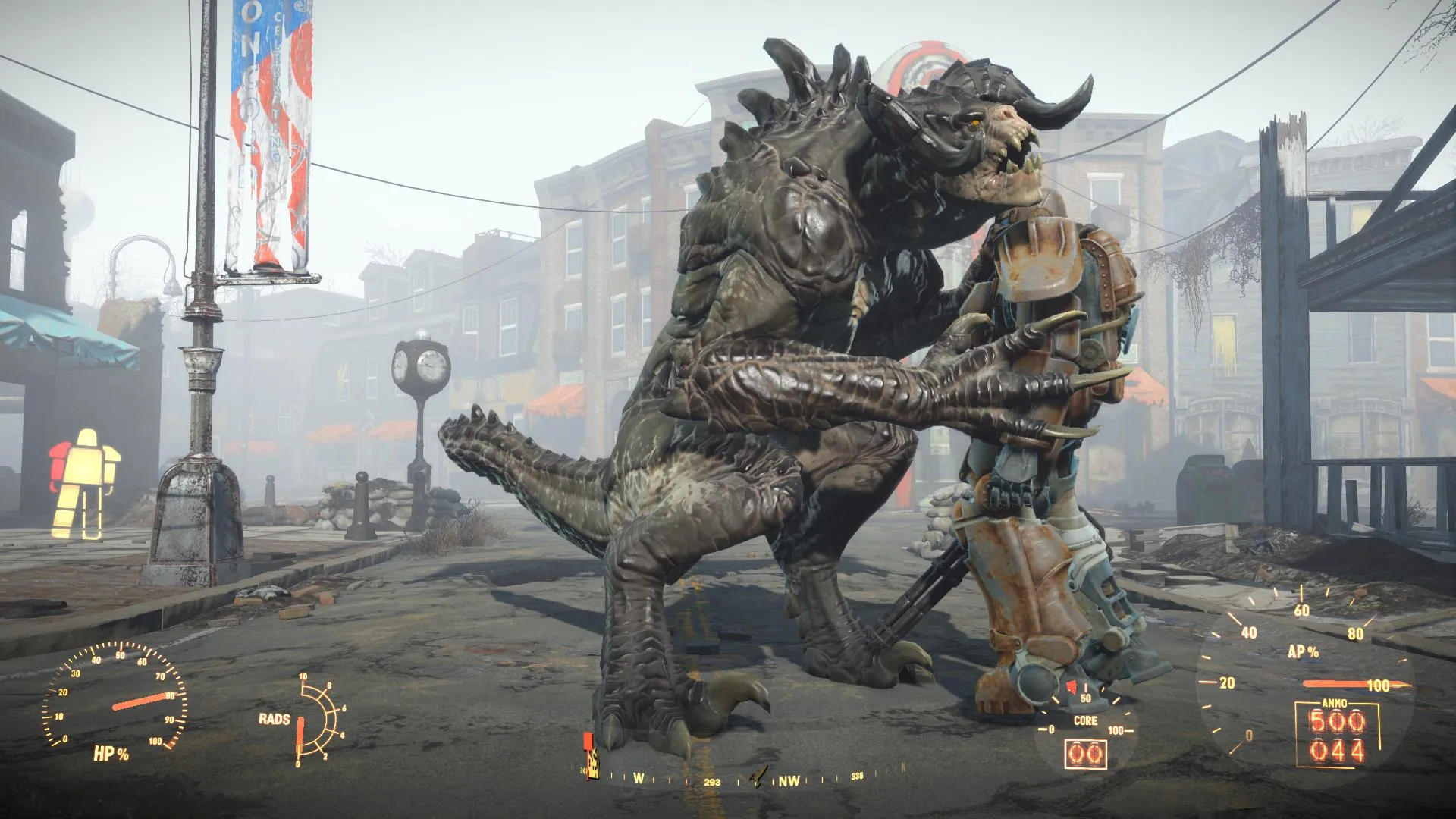Select the red enemy marker on the compass
The image size is (1456, 819).
(x=587, y=741)
